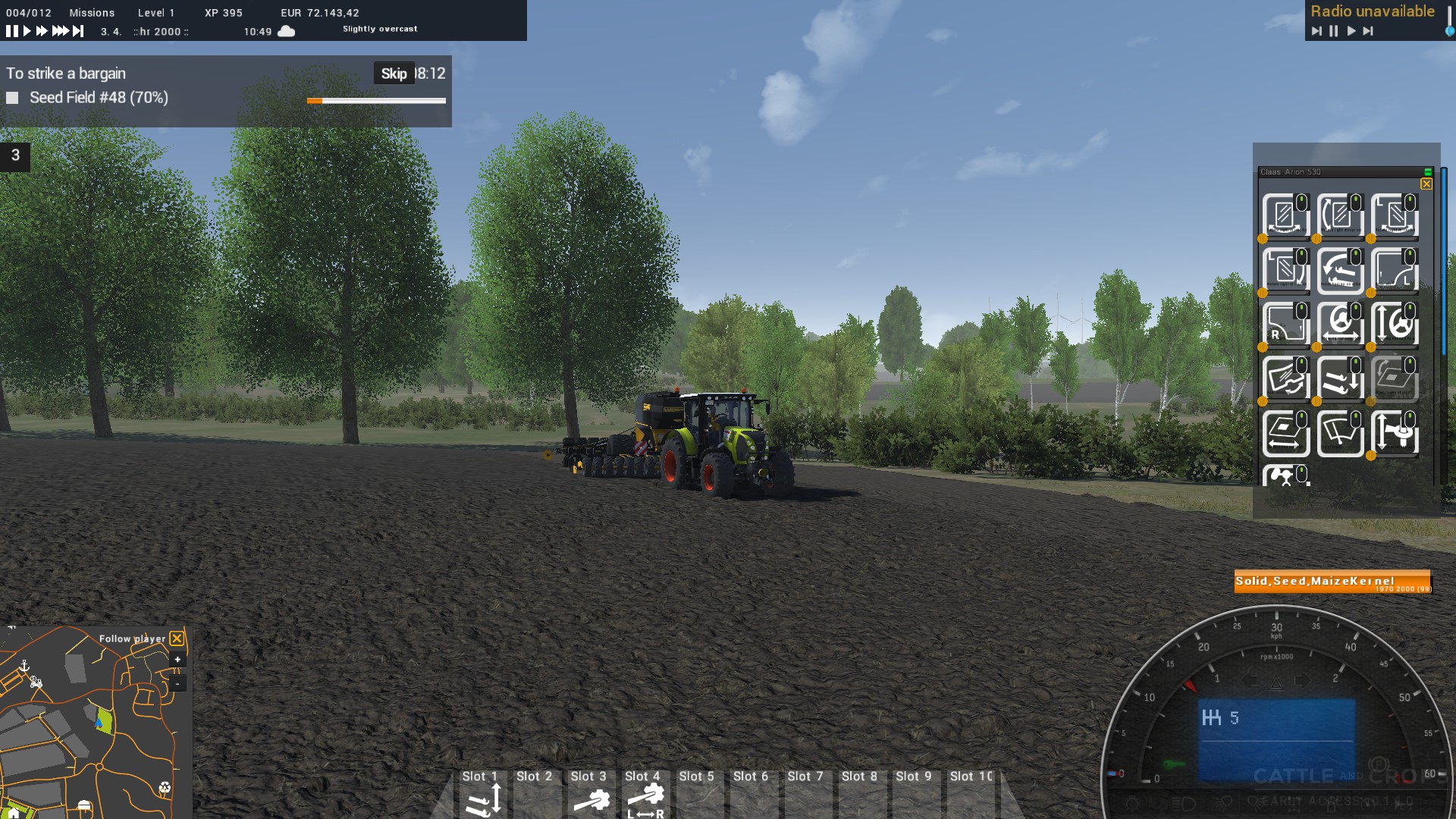Image resolution: width=1456 pixels, height=819 pixels.
Task: Zoom out the minimap with minus button
Action: click(x=177, y=683)
